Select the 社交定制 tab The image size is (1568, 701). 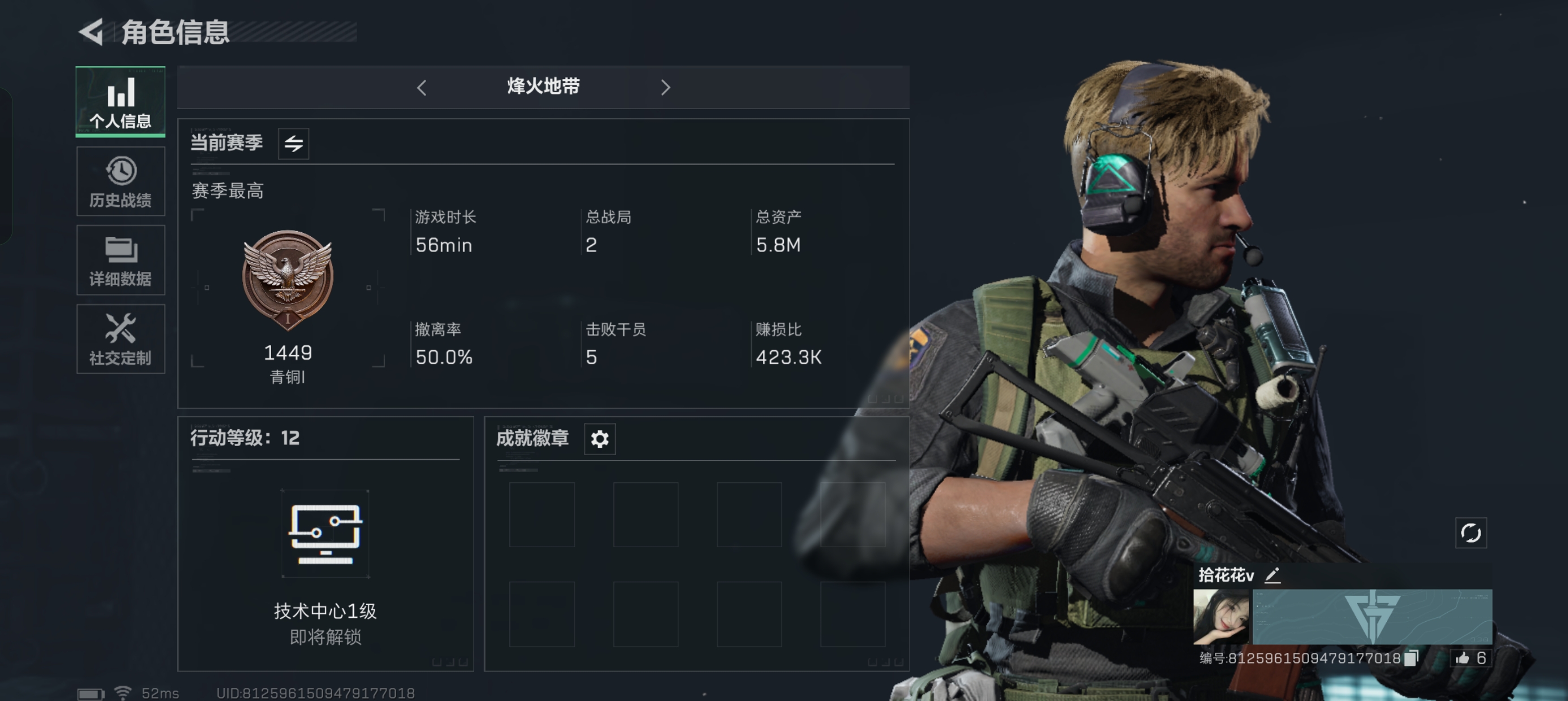pyautogui.click(x=120, y=339)
